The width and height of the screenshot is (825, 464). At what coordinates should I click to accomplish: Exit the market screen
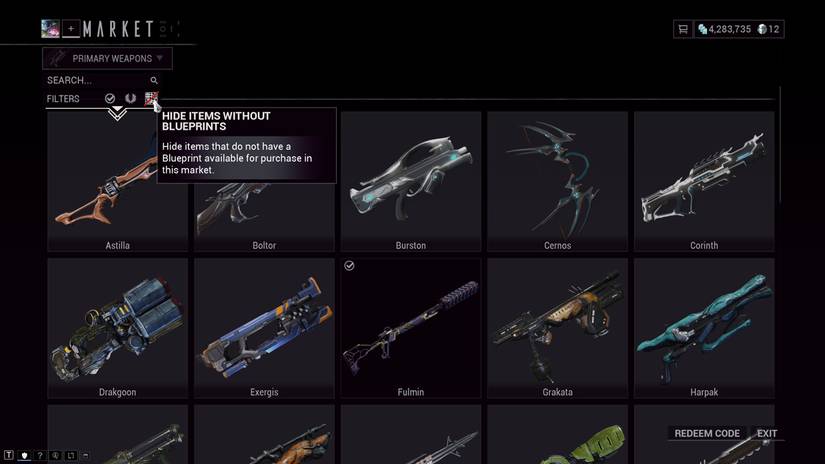767,433
